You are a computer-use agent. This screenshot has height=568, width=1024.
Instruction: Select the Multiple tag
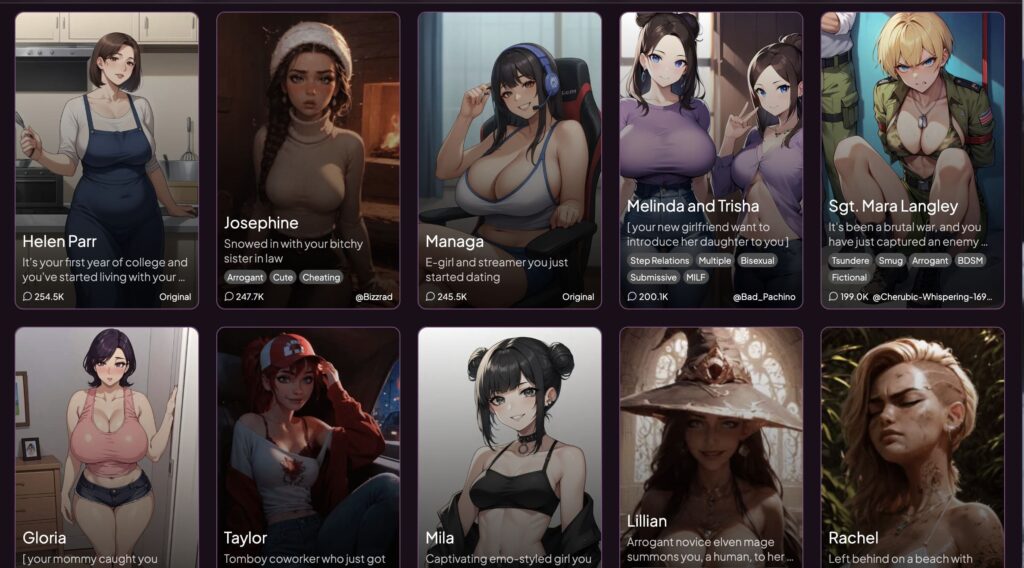[714, 260]
